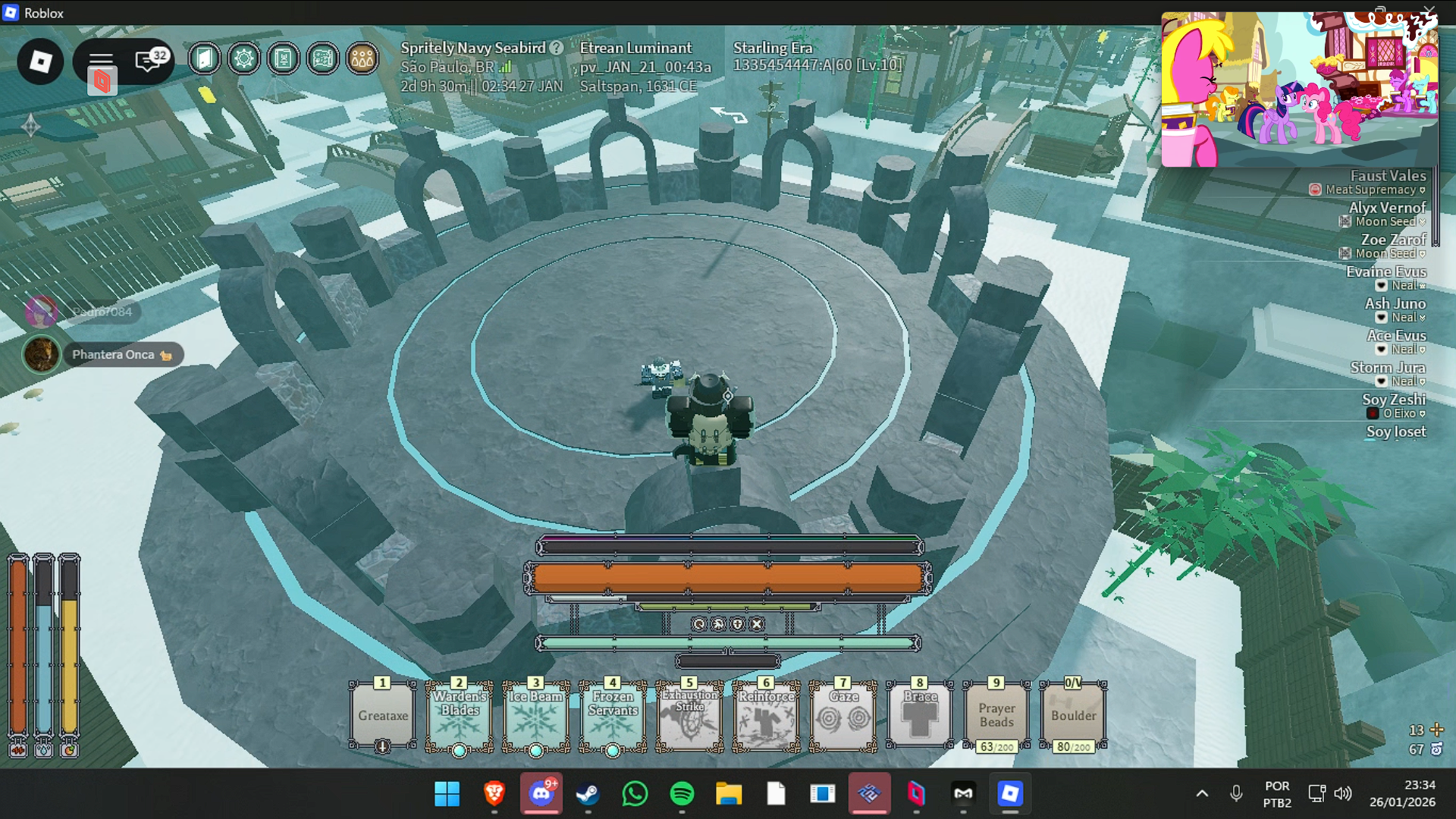Click the help question mark beside server name

coord(557,48)
